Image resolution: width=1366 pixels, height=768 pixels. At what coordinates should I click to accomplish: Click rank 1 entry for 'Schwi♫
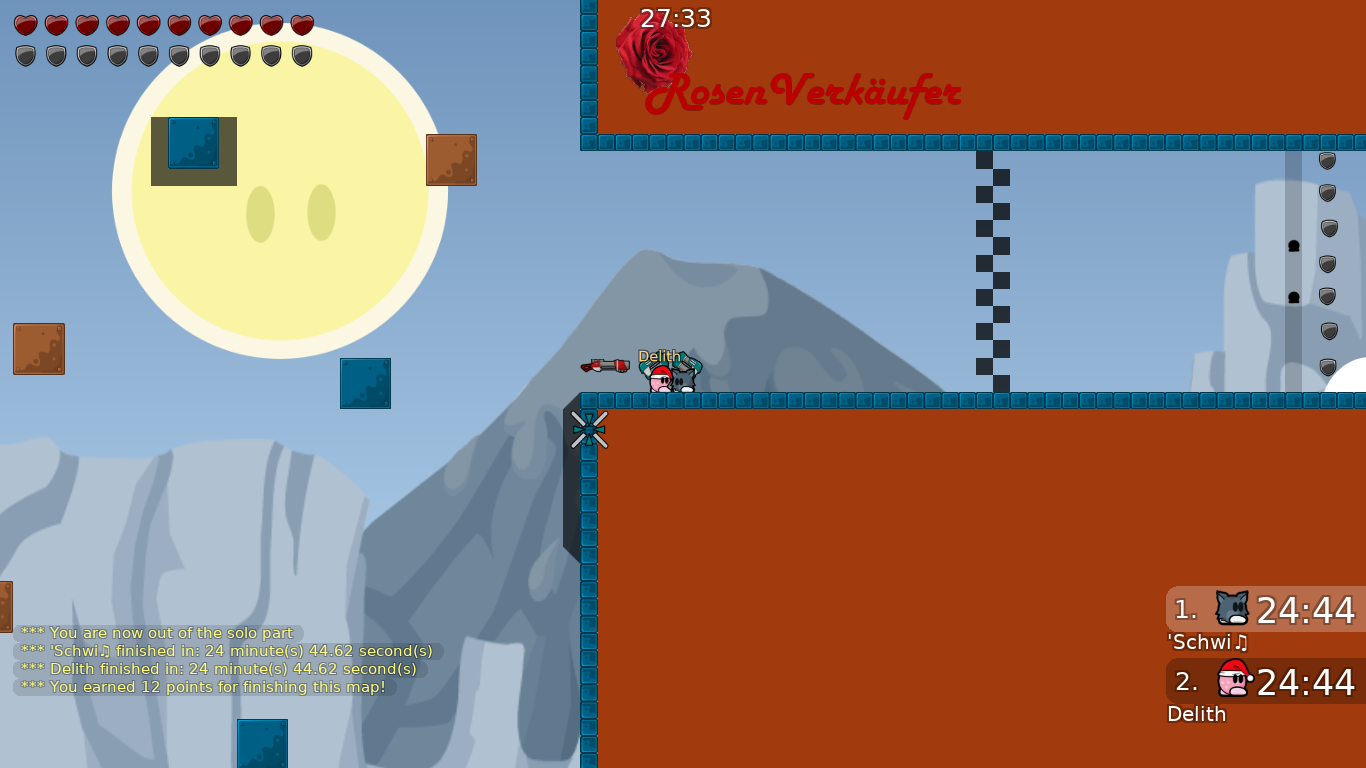tap(1264, 608)
